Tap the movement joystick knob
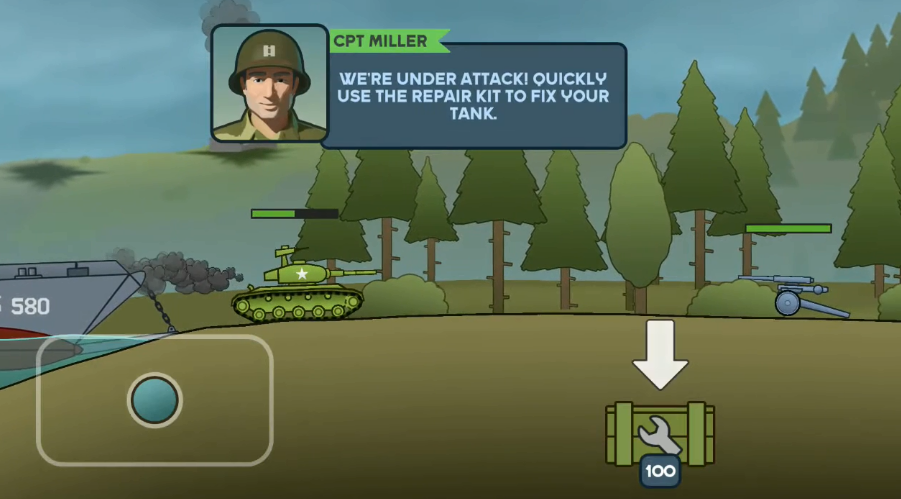Viewport: 901px width, 499px height. click(155, 399)
